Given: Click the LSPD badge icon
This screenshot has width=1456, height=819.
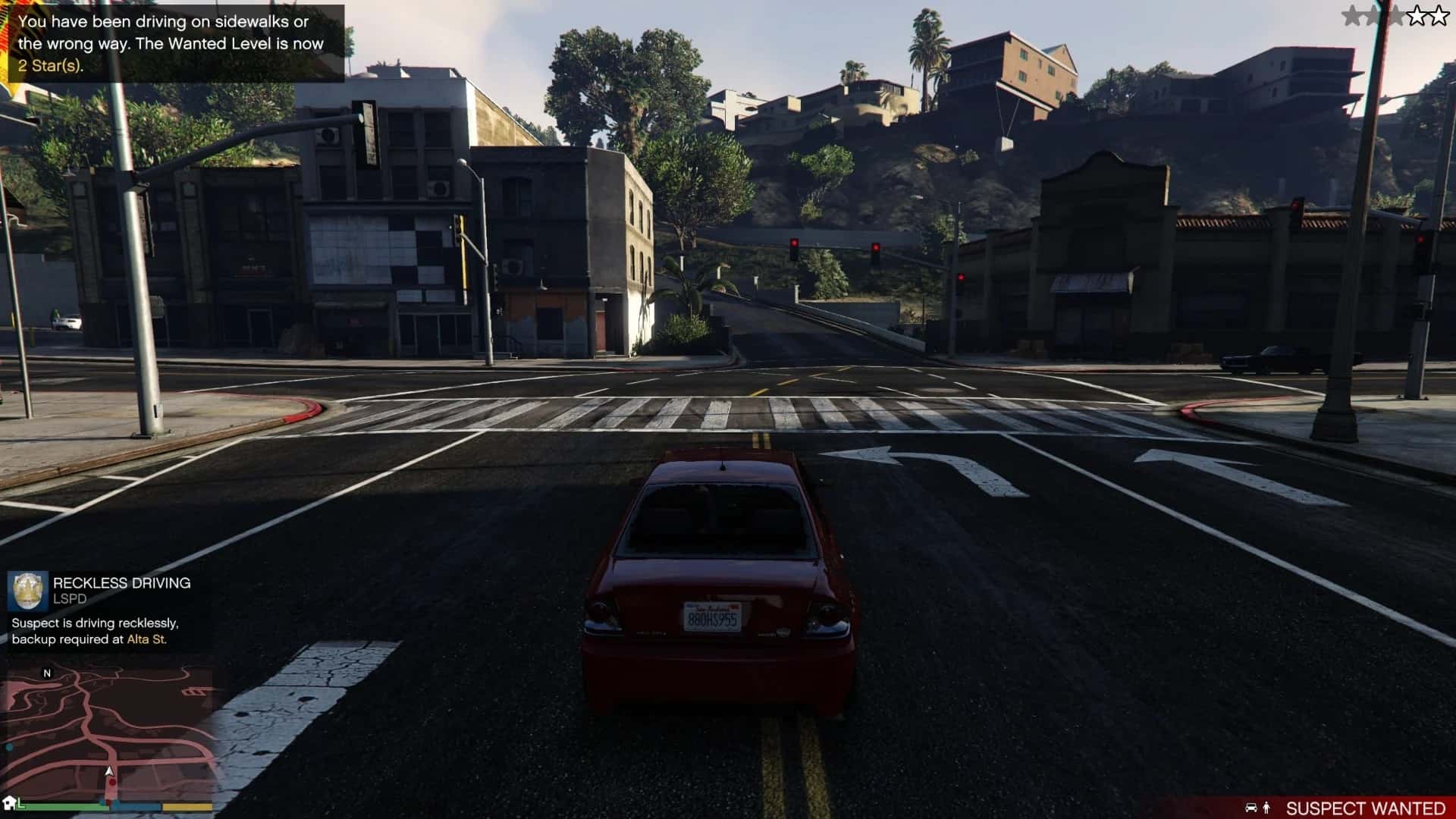Looking at the screenshot, I should click(28, 591).
